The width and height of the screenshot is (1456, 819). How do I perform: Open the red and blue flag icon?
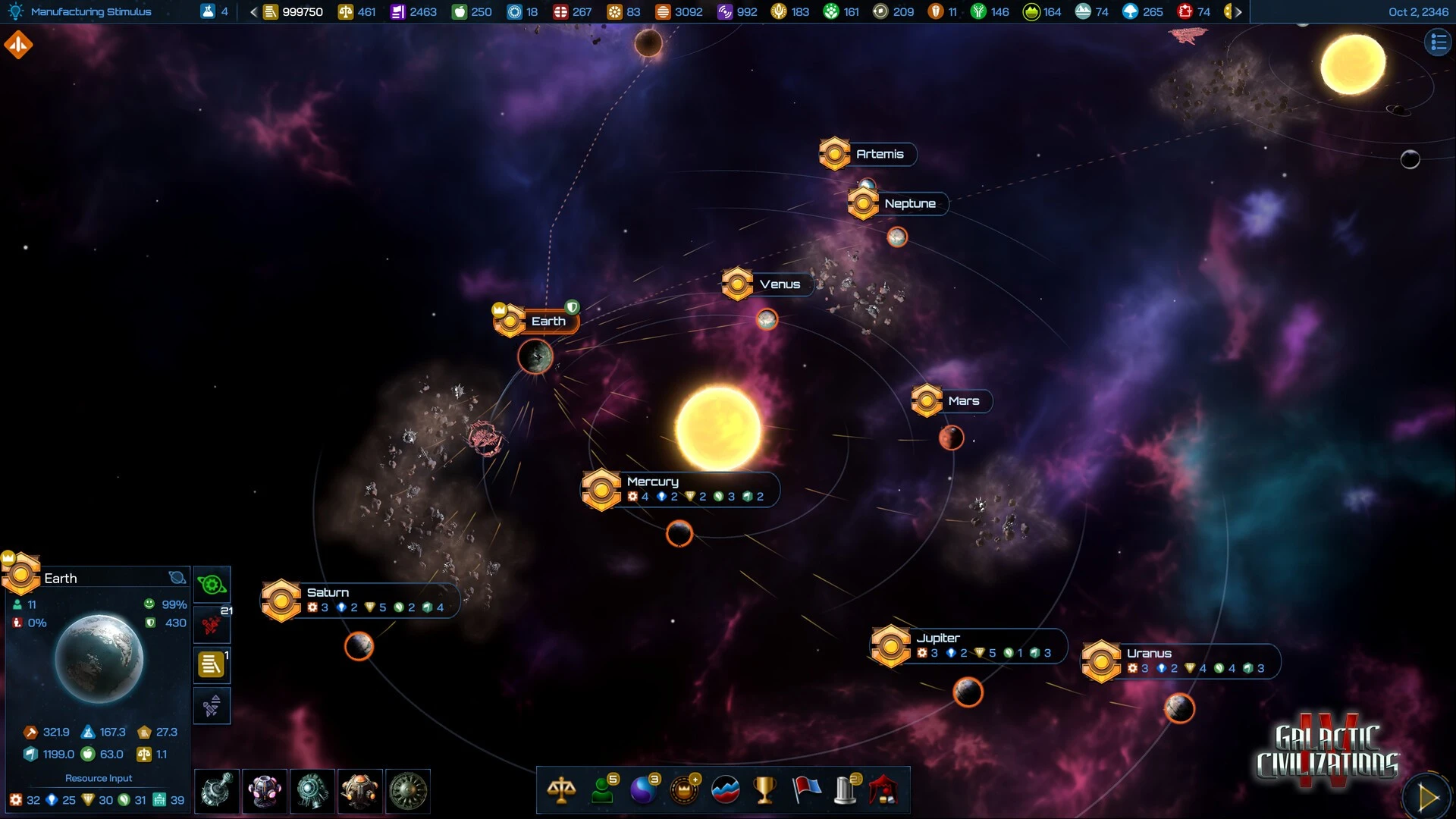pos(806,790)
